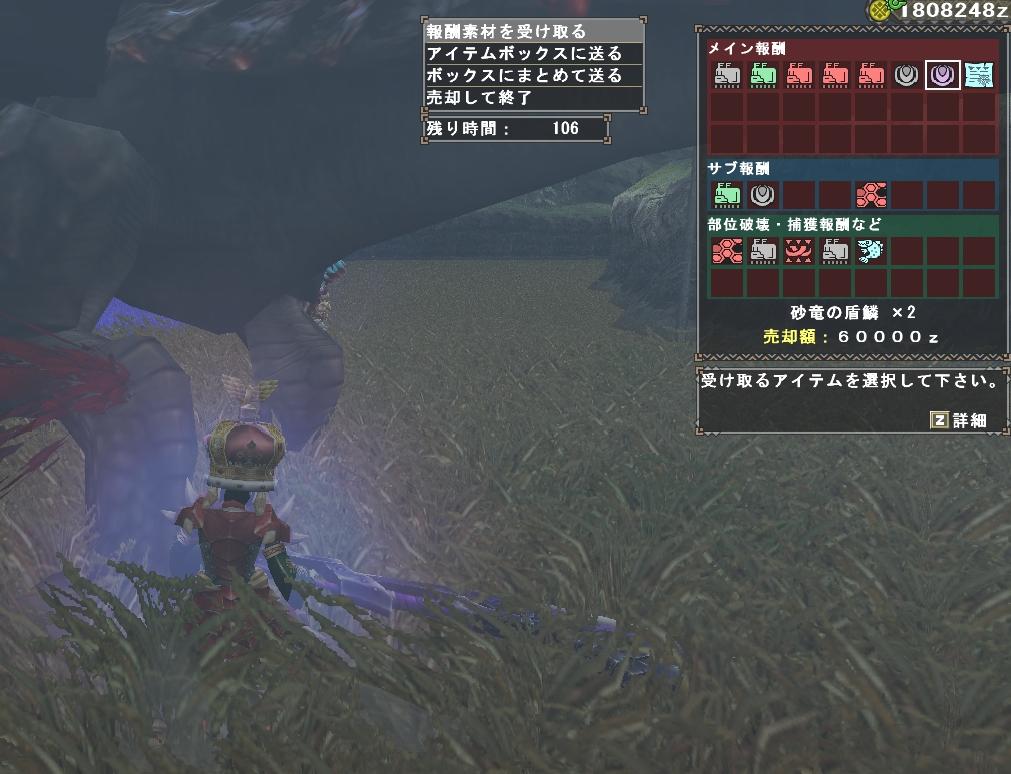1011x774 pixels.
Task: Pick the gray scale in sub rewards
Action: (763, 194)
